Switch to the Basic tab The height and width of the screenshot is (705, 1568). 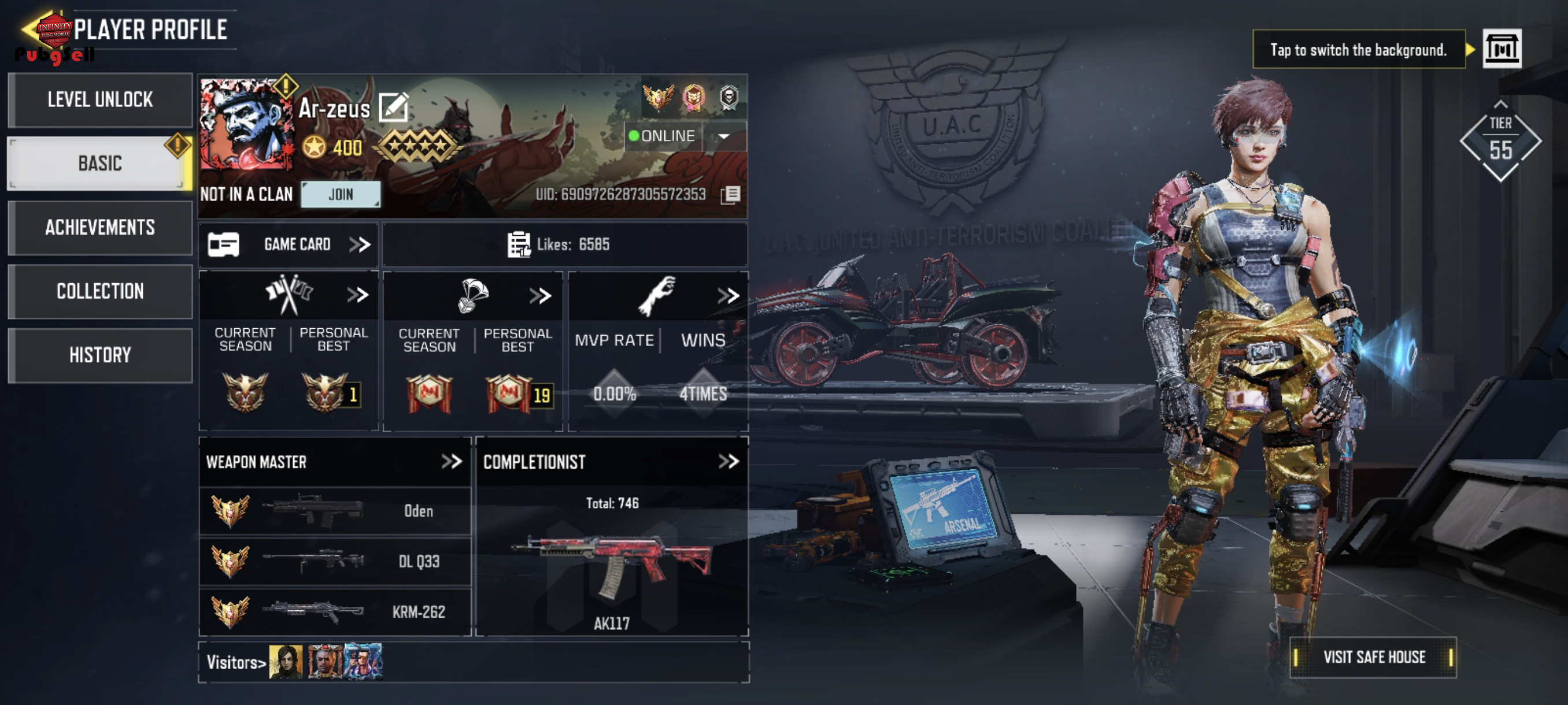point(101,164)
